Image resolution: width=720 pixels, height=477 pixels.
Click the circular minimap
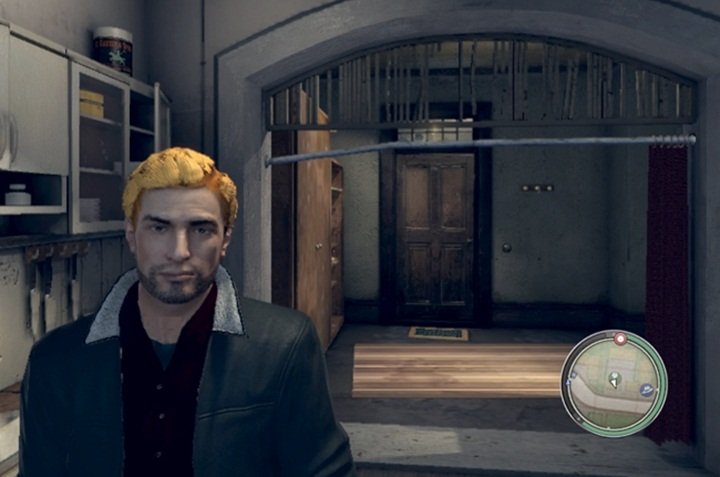(613, 383)
